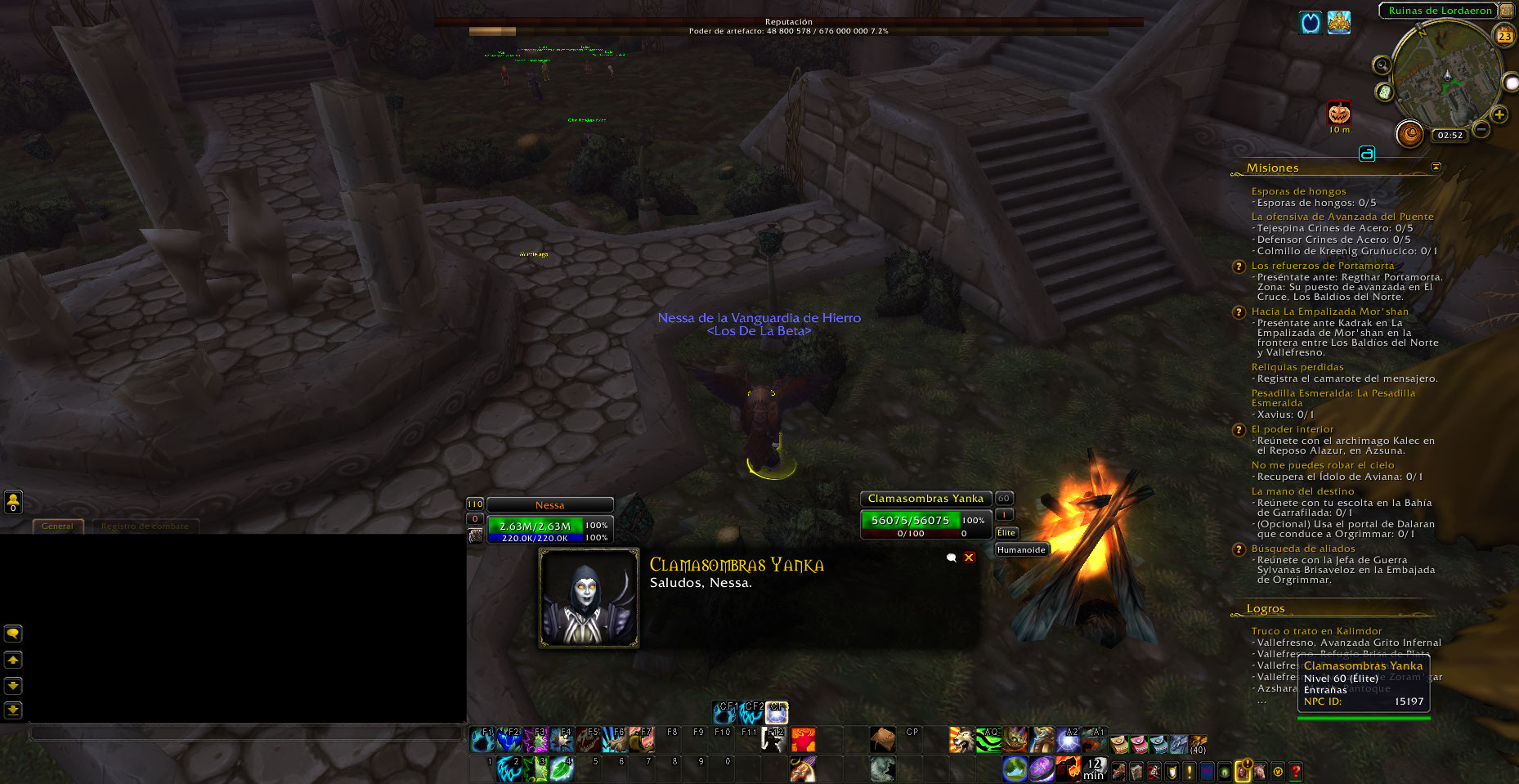Image resolution: width=1519 pixels, height=784 pixels.
Task: Click the minimap zoom-in plus button
Action: click(1499, 114)
